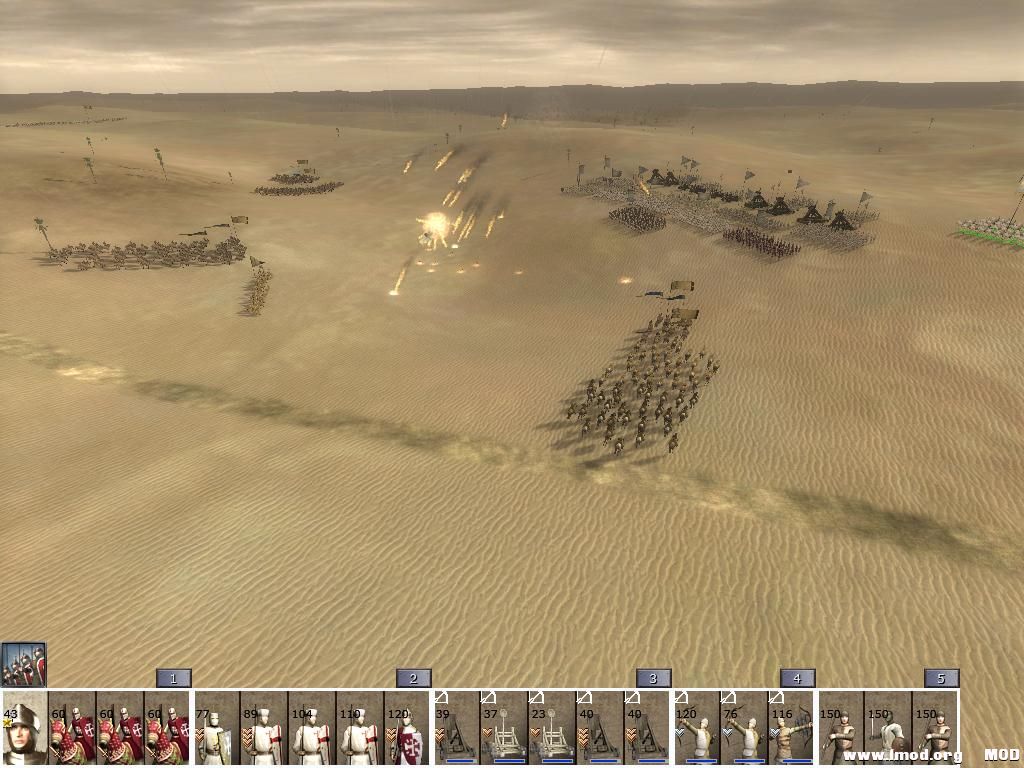Viewport: 1024px width, 768px height.
Task: Select group 2 tab
Action: [413, 678]
